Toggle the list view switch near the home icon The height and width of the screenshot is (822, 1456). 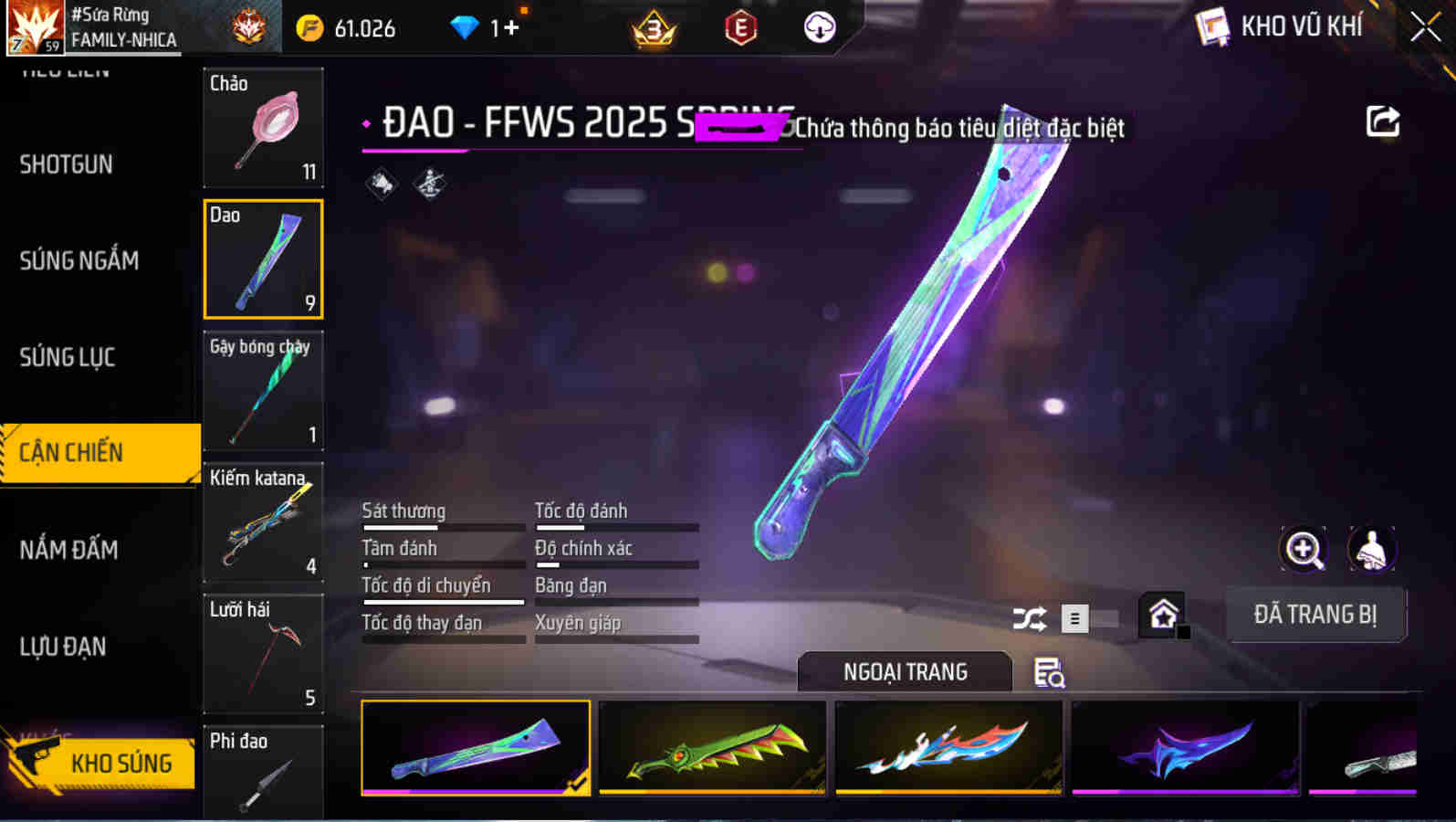[1074, 618]
